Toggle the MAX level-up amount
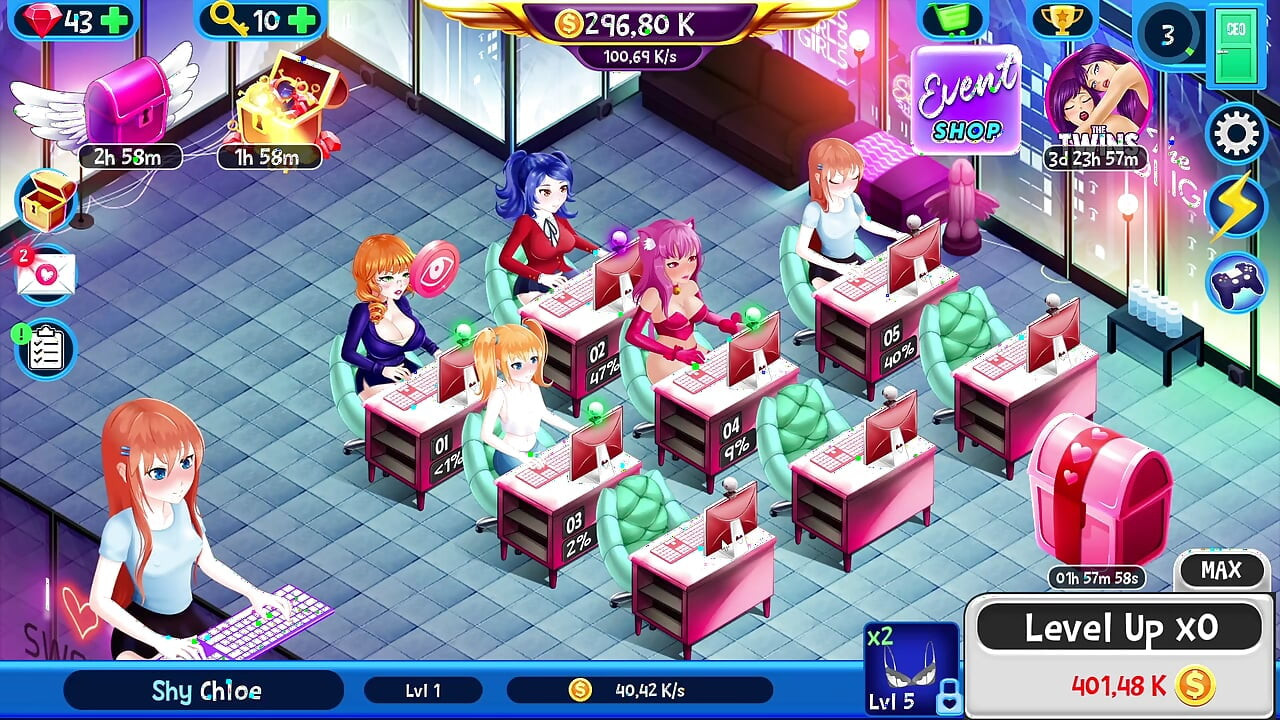The height and width of the screenshot is (720, 1280). [1221, 571]
